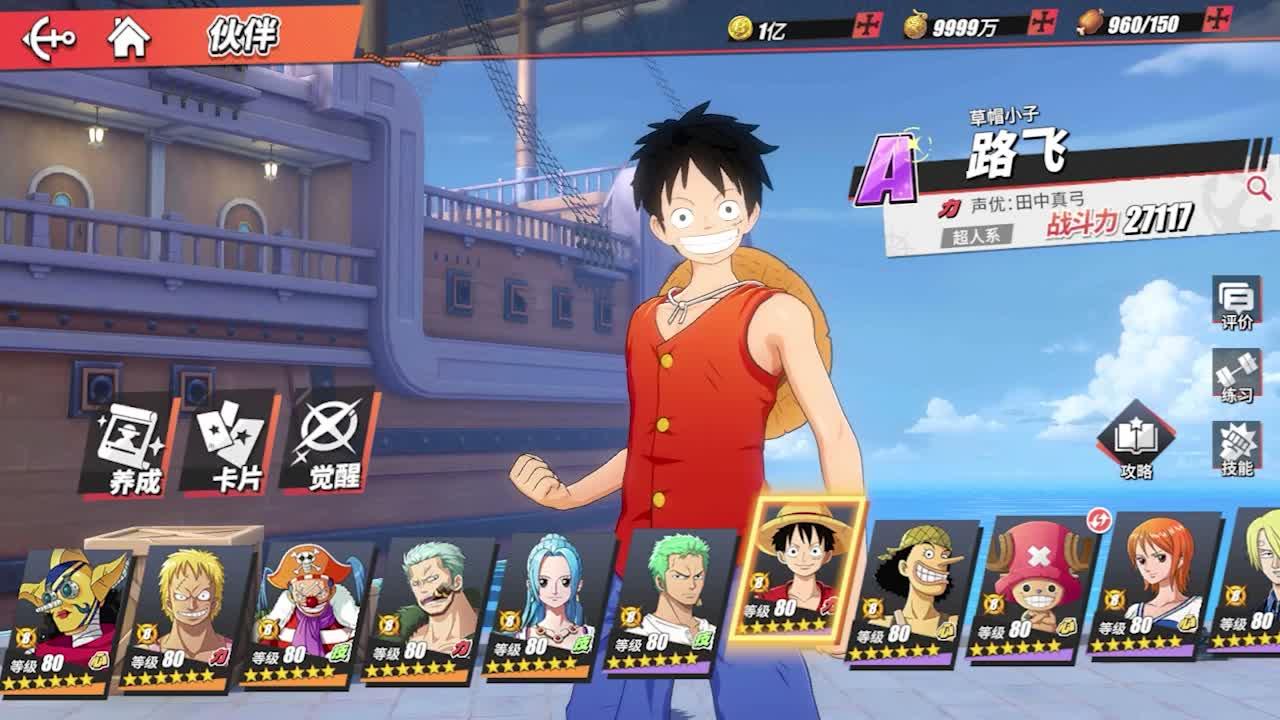Enter 练习 practice mode
The image size is (1280, 720).
1236,377
